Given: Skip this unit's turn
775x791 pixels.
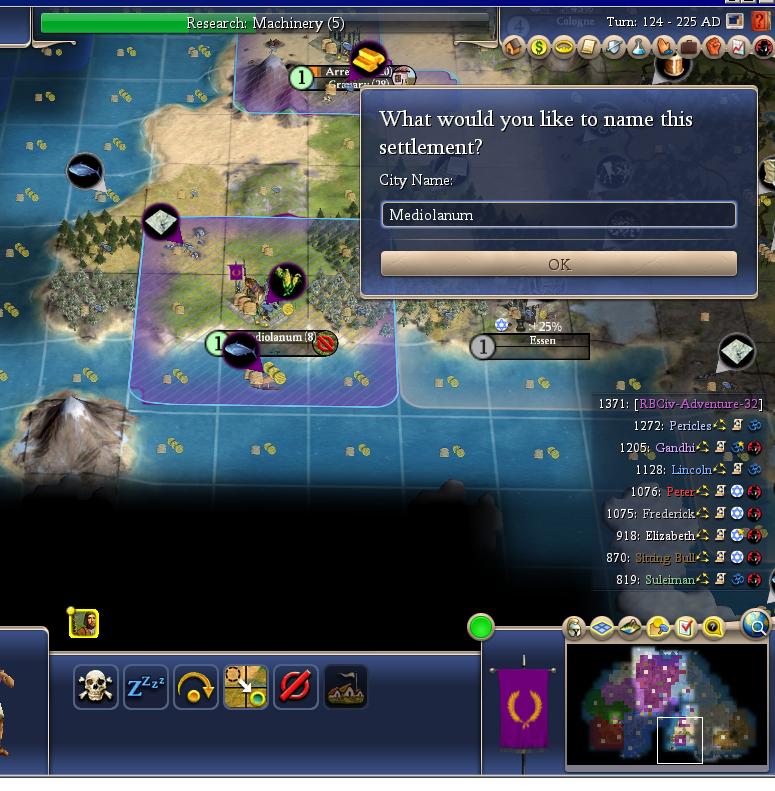Looking at the screenshot, I should (195, 688).
